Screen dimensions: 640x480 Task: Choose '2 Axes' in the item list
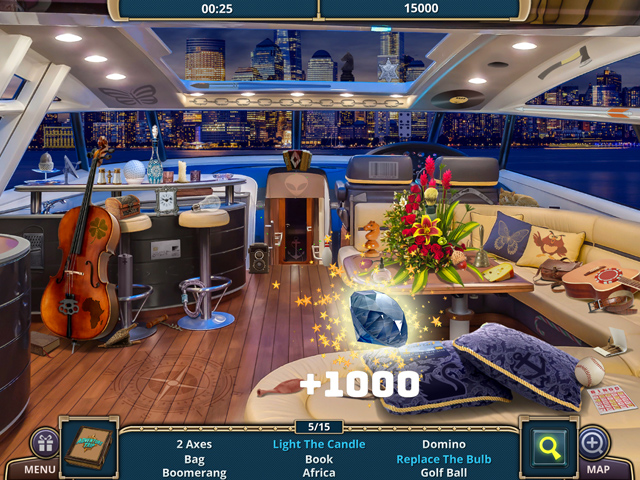click(194, 444)
